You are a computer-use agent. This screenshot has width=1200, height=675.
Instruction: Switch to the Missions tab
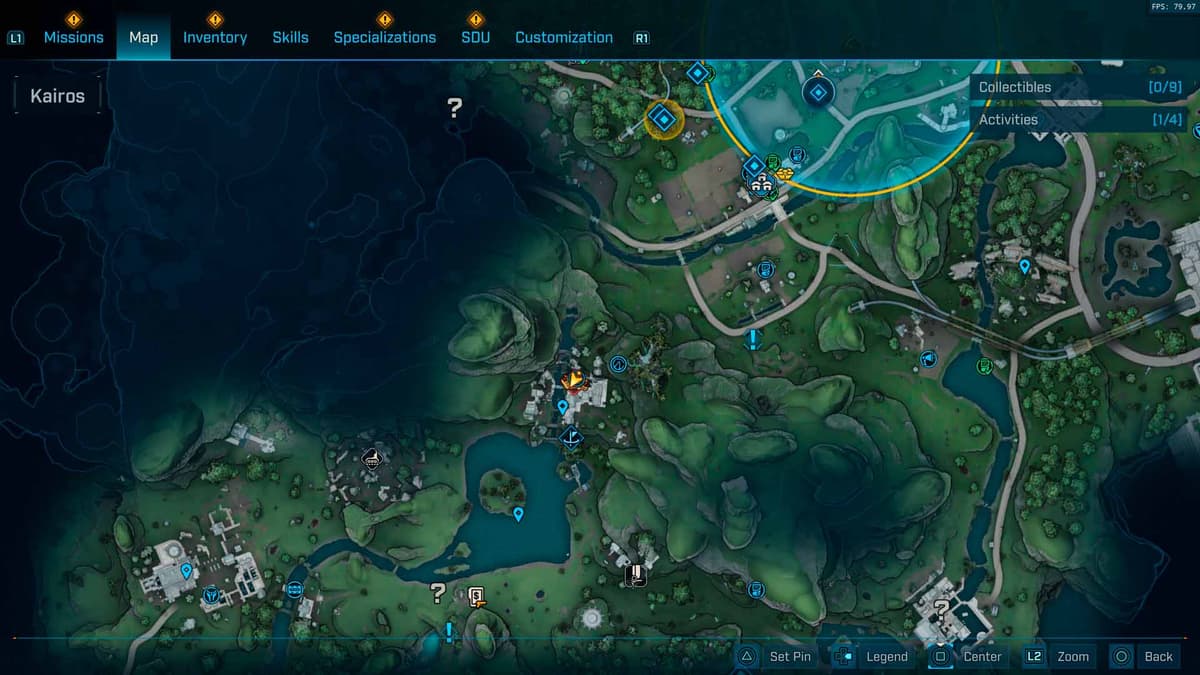73,37
